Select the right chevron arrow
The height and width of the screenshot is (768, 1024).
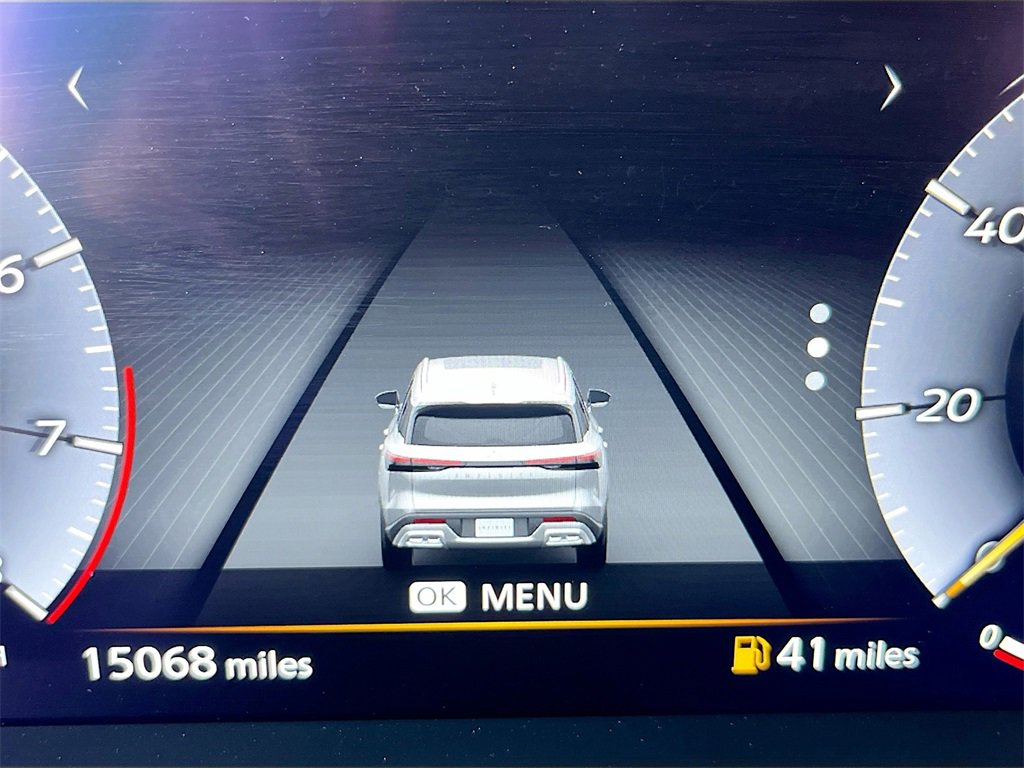[x=891, y=88]
